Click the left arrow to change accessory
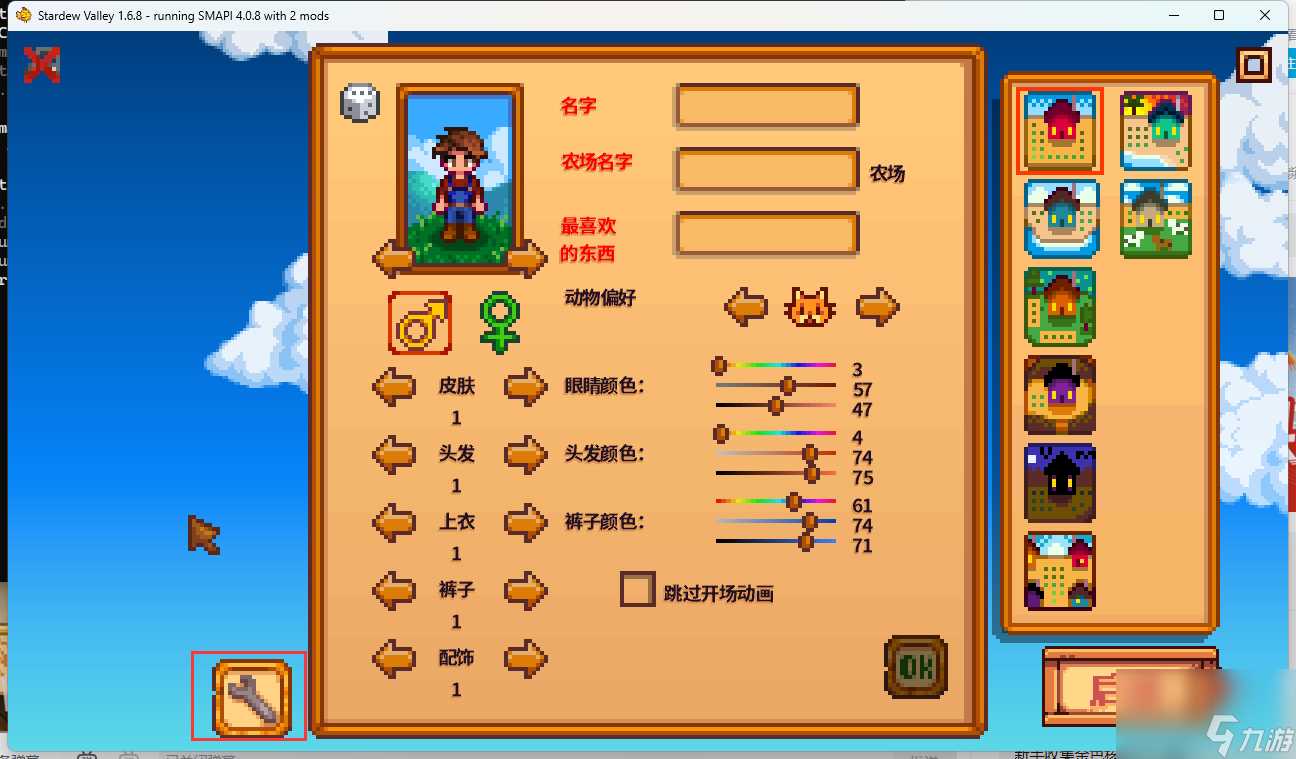This screenshot has height=759, width=1296. click(393, 658)
